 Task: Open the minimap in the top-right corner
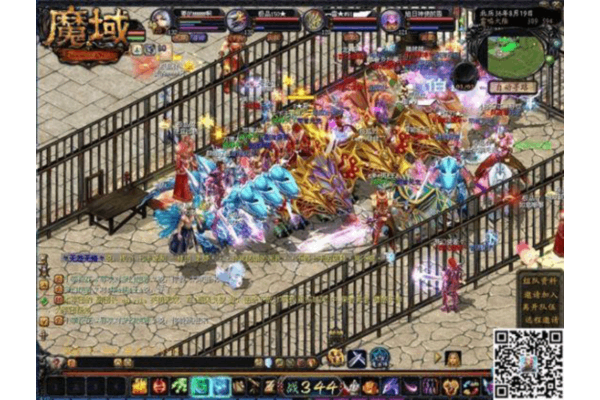point(516,55)
